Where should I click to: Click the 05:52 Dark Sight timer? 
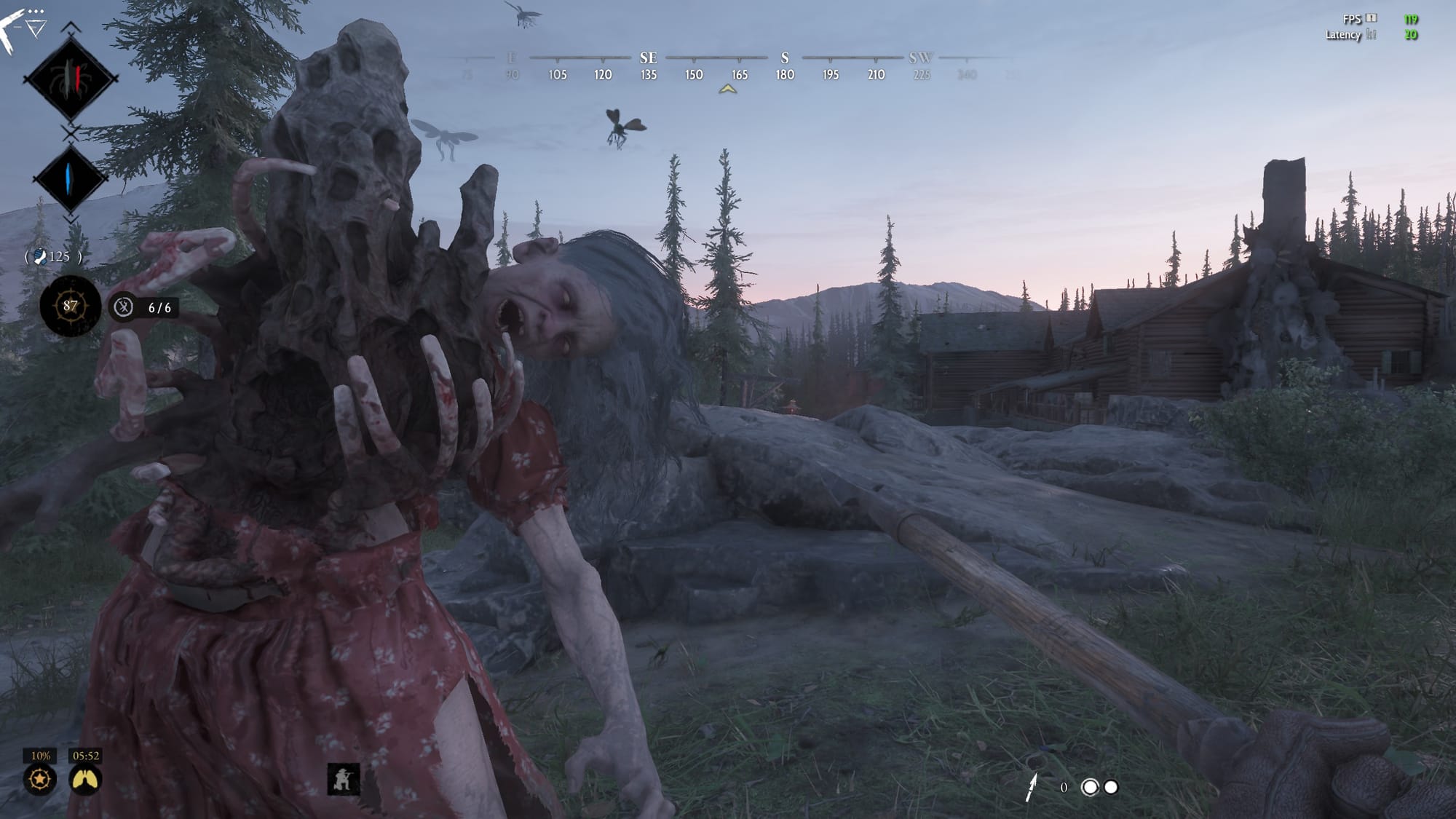[87, 757]
